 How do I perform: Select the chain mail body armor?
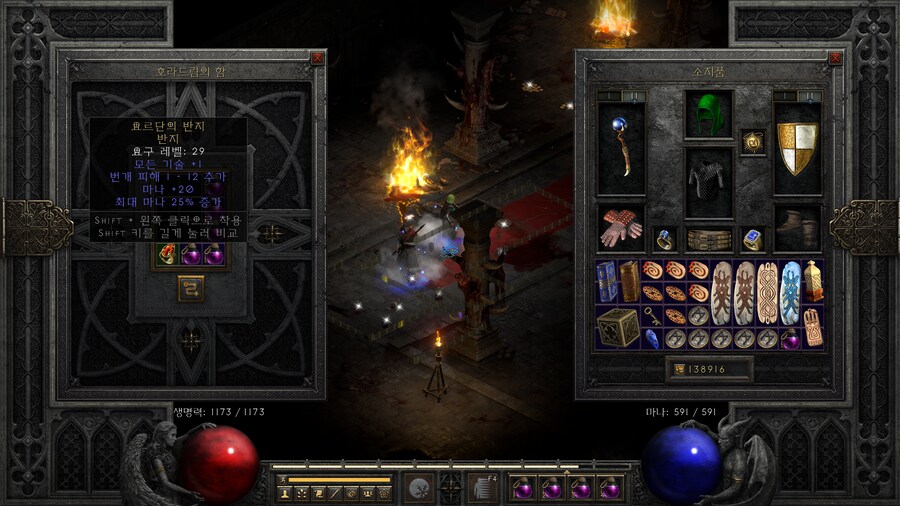pos(709,182)
